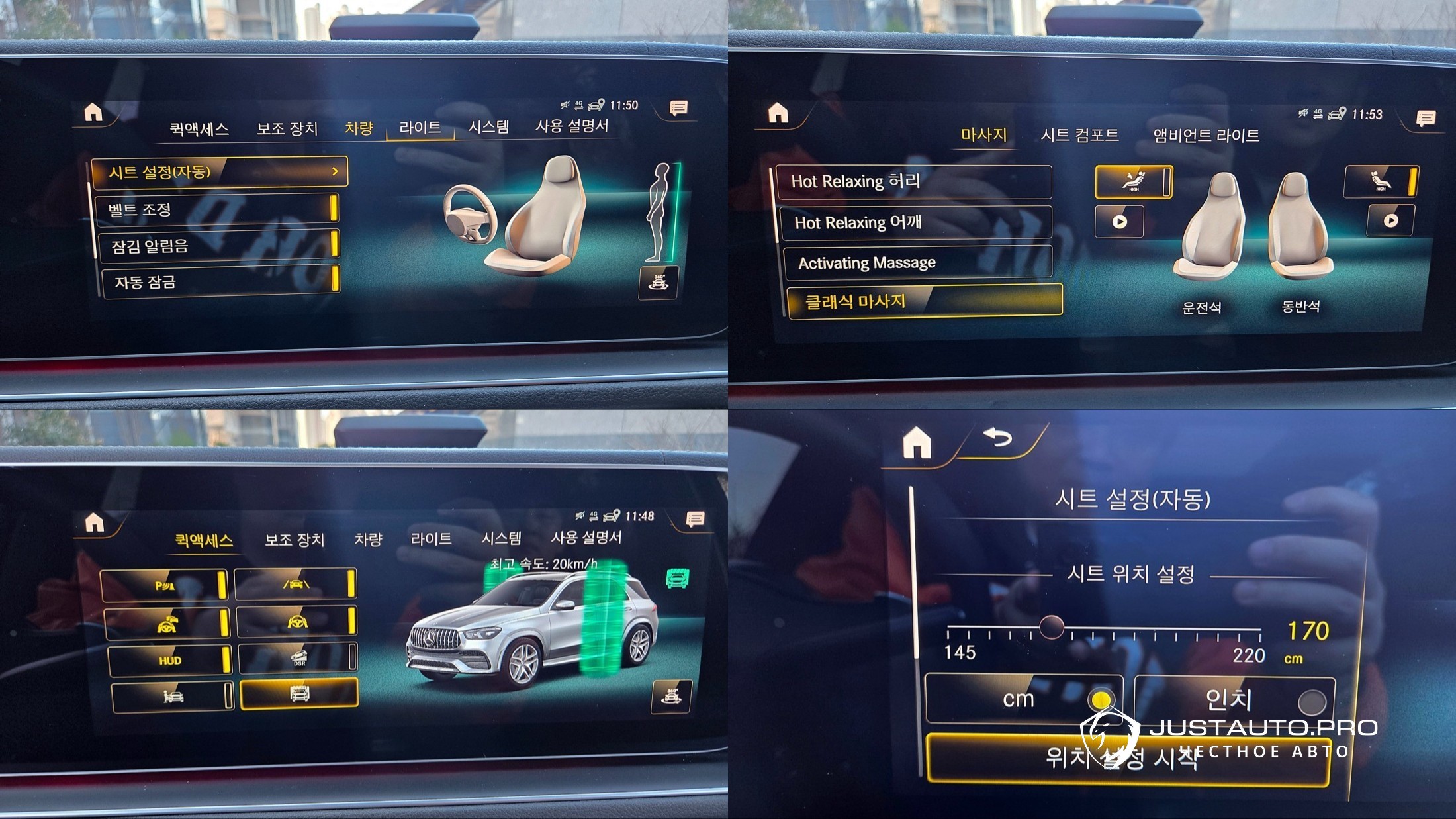The height and width of the screenshot is (819, 1456).
Task: Select the 운전석 driver seat
Action: point(1208,232)
